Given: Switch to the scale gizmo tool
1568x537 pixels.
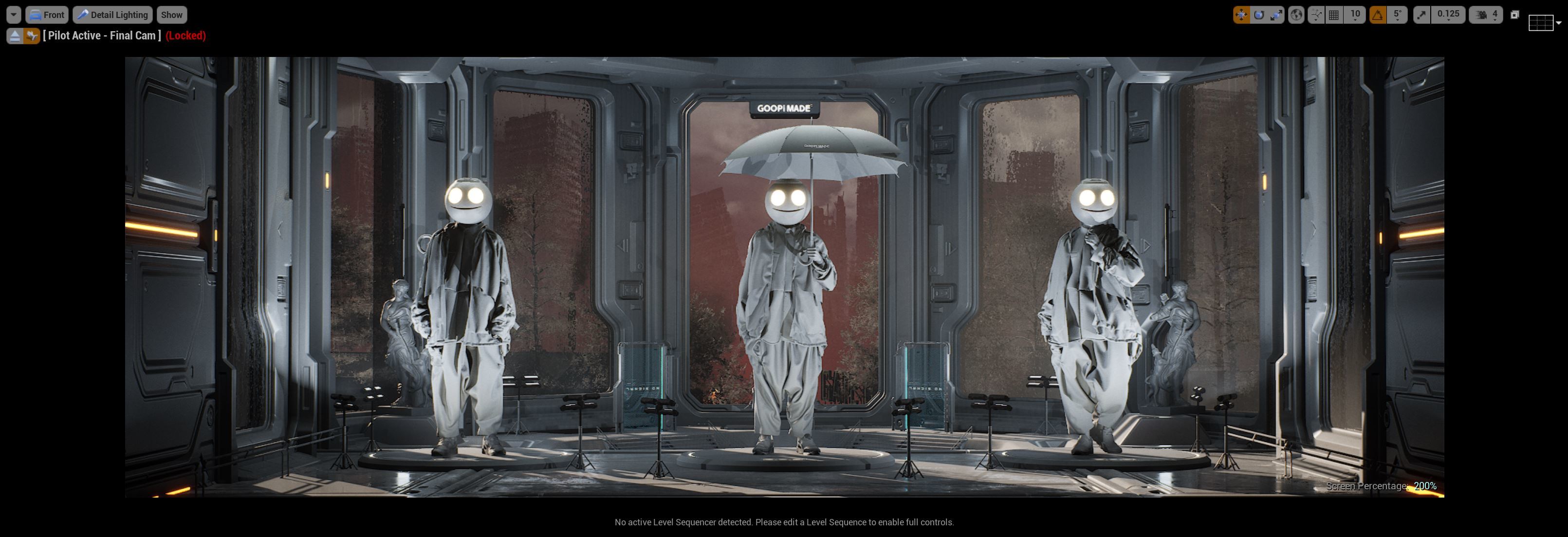Looking at the screenshot, I should [x=1276, y=15].
